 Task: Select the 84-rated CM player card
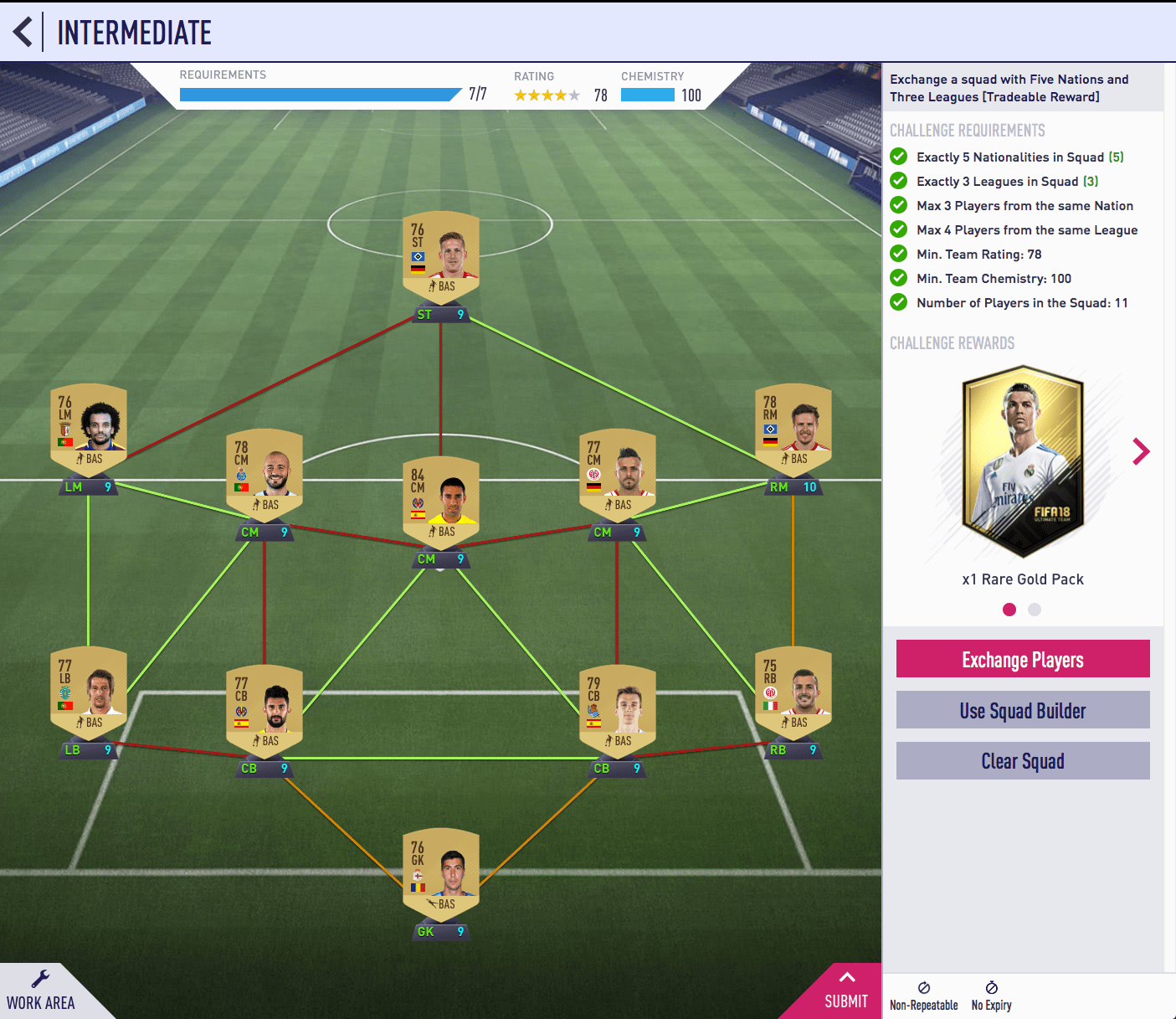click(441, 498)
